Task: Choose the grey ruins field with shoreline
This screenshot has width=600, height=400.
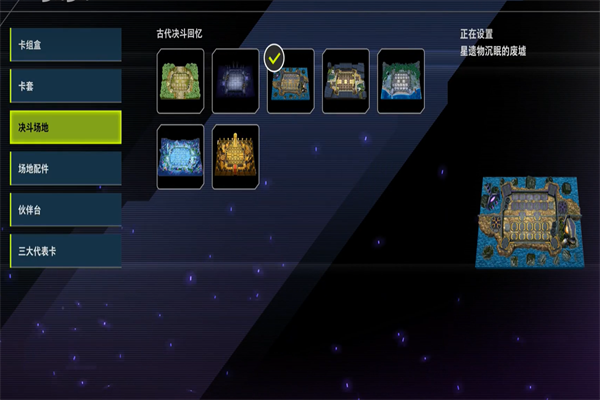Action: [401, 82]
